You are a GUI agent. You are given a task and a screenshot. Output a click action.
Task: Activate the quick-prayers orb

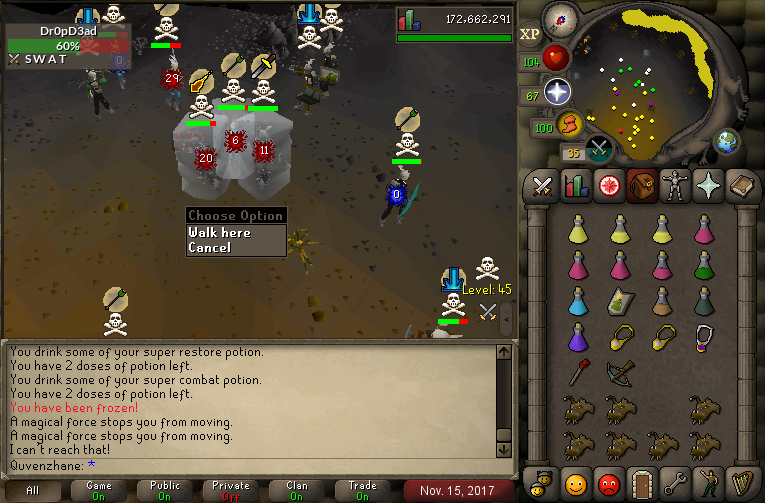coord(556,94)
